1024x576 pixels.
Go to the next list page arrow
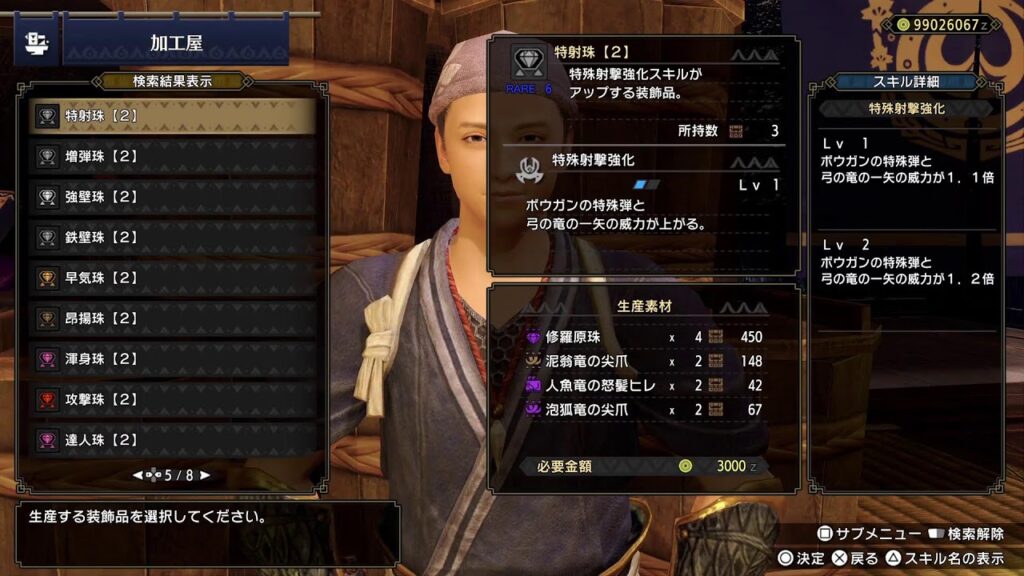[206, 475]
